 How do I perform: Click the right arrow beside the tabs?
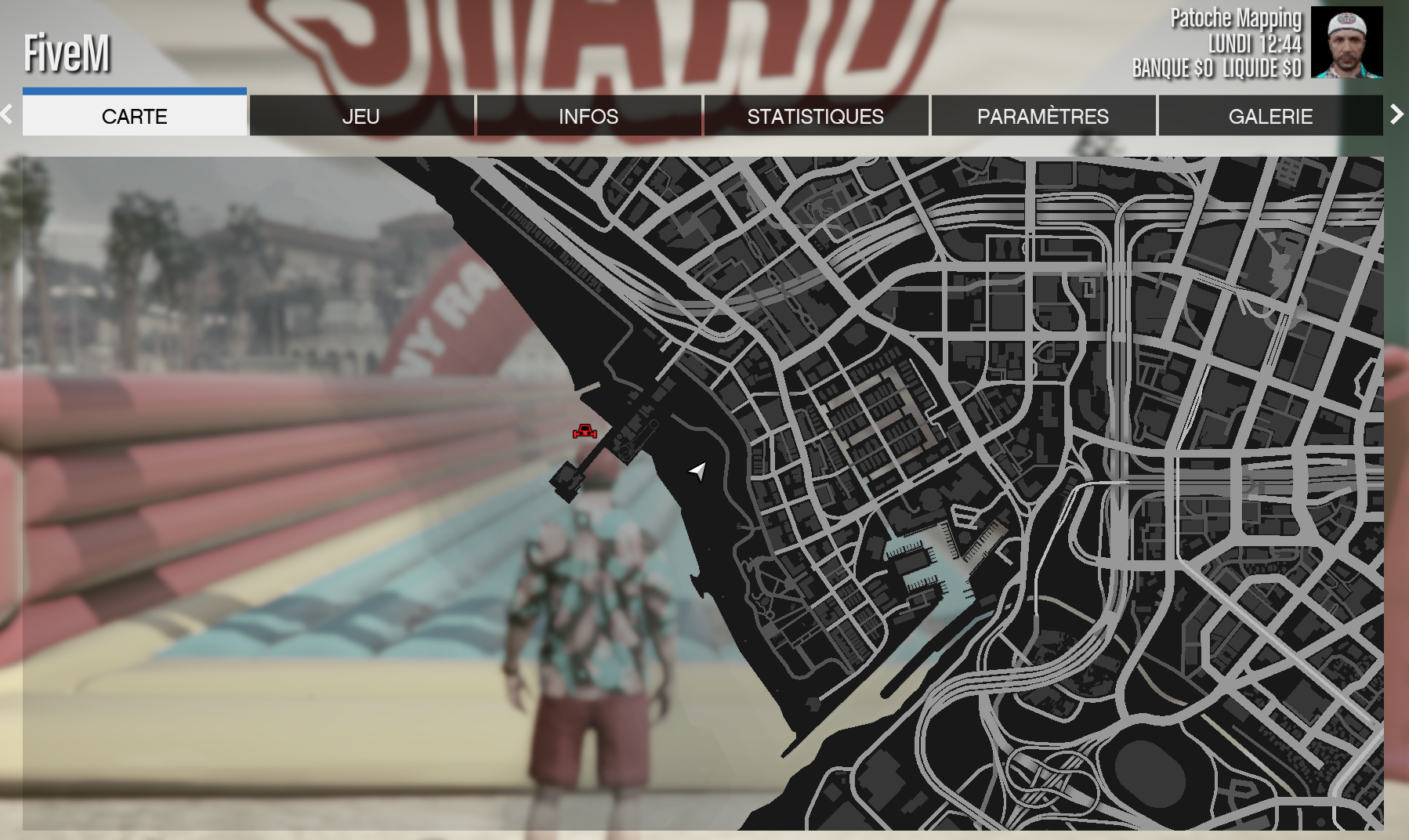1396,114
